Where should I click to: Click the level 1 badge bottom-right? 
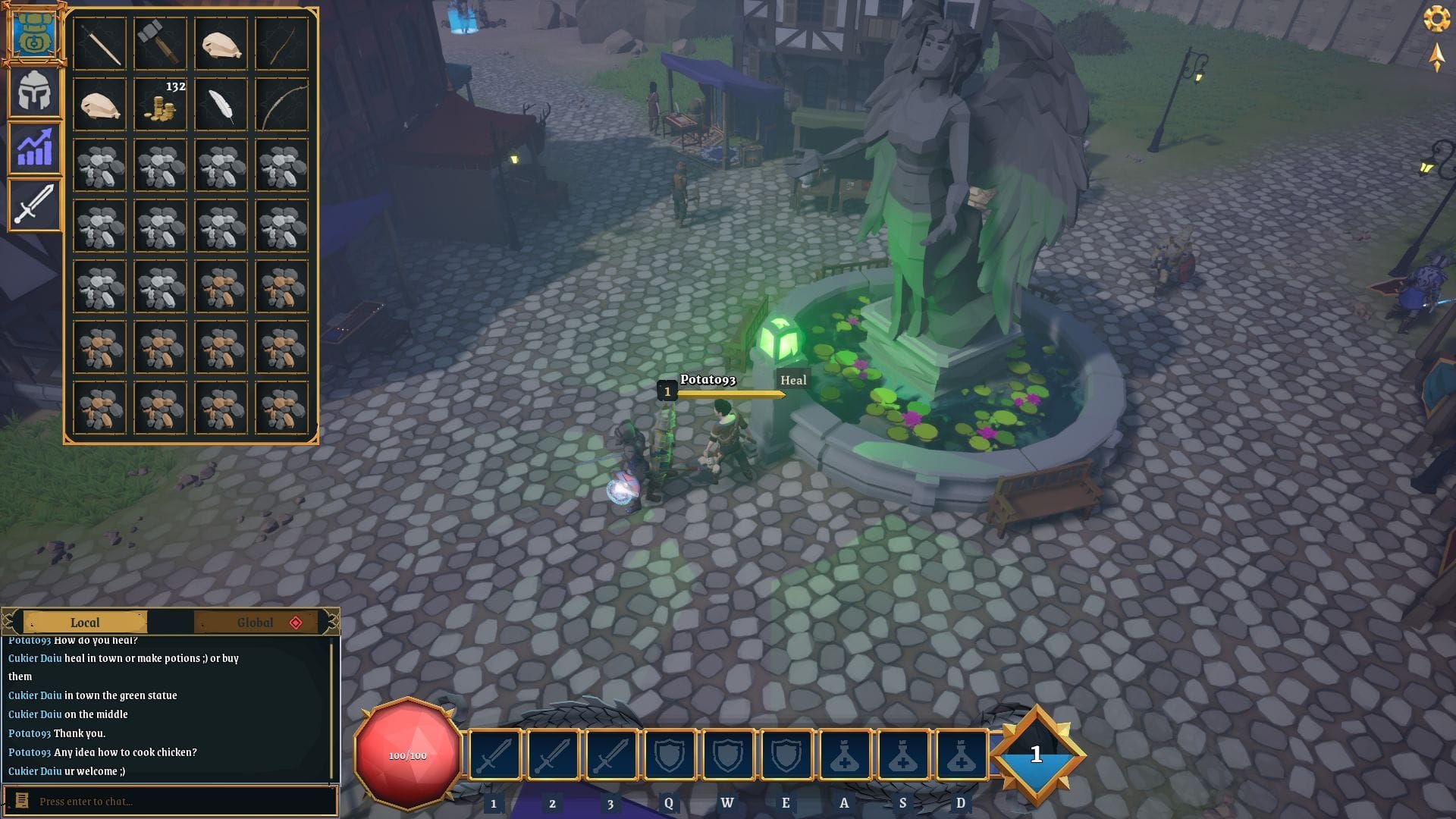(x=1036, y=755)
